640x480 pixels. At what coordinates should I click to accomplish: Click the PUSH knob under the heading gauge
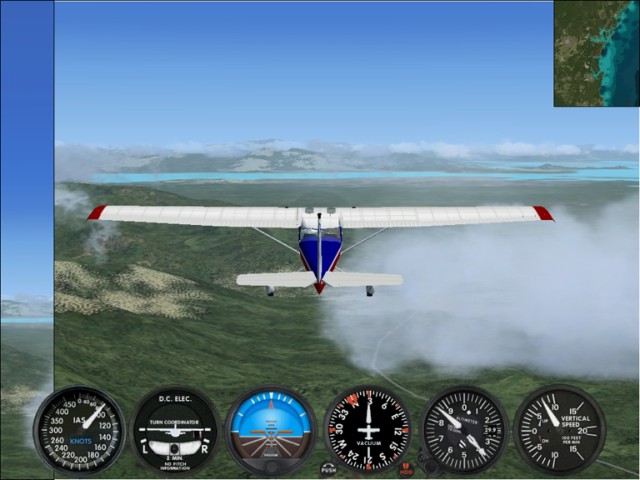click(x=329, y=468)
